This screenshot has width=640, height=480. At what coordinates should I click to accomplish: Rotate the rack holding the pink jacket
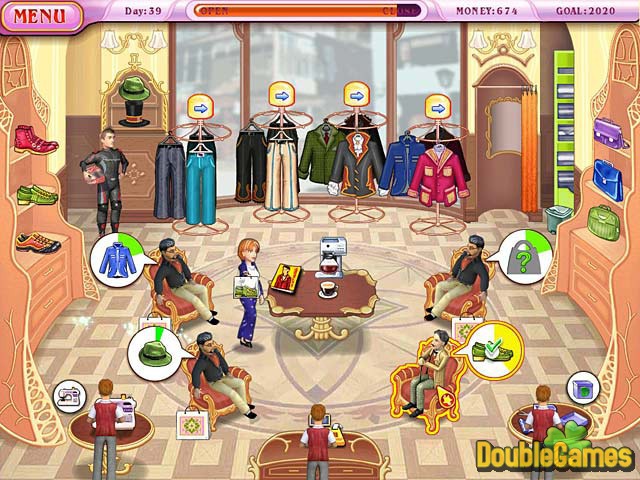(437, 106)
